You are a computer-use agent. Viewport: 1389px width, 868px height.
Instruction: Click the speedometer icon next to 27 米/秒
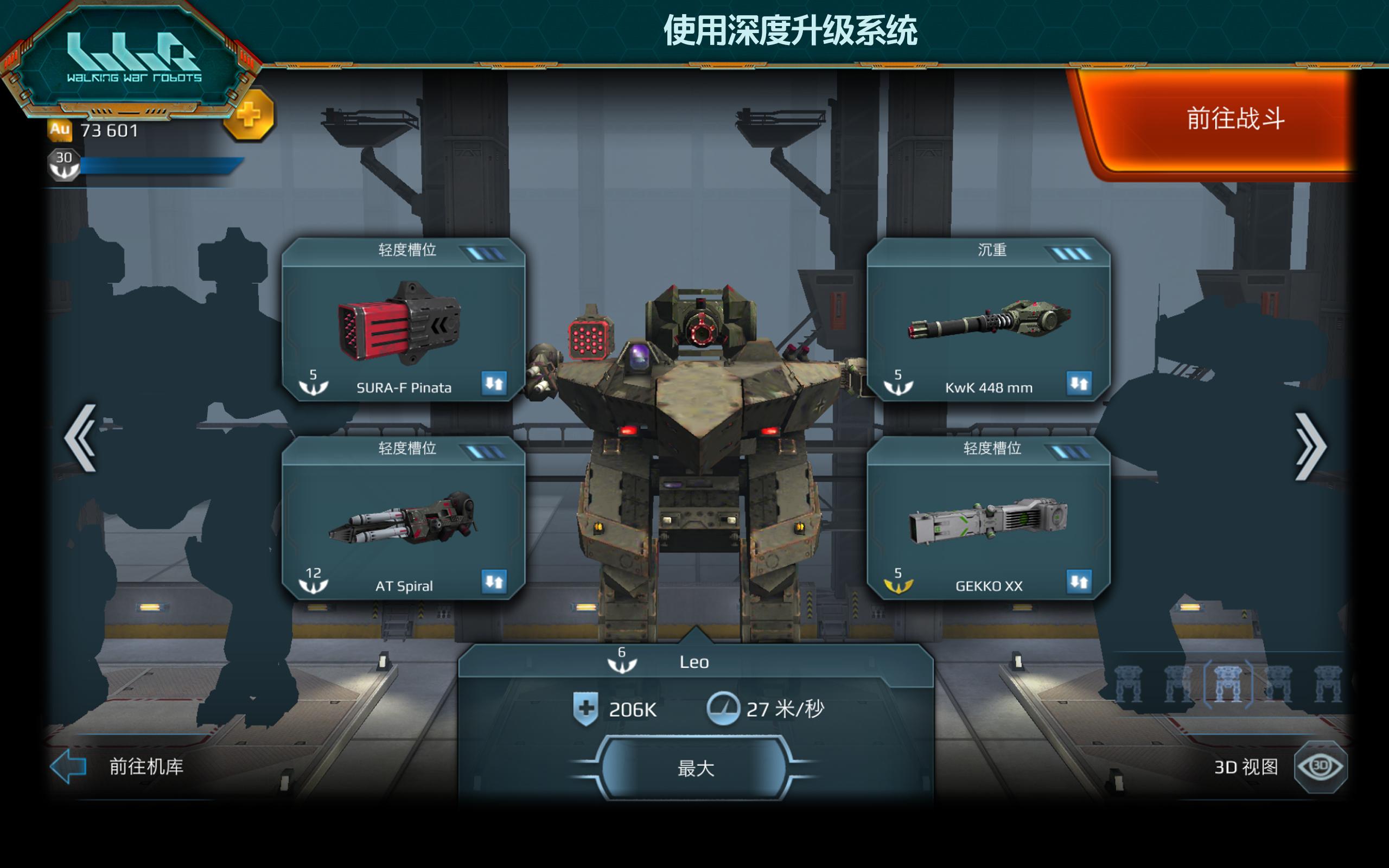click(x=724, y=707)
